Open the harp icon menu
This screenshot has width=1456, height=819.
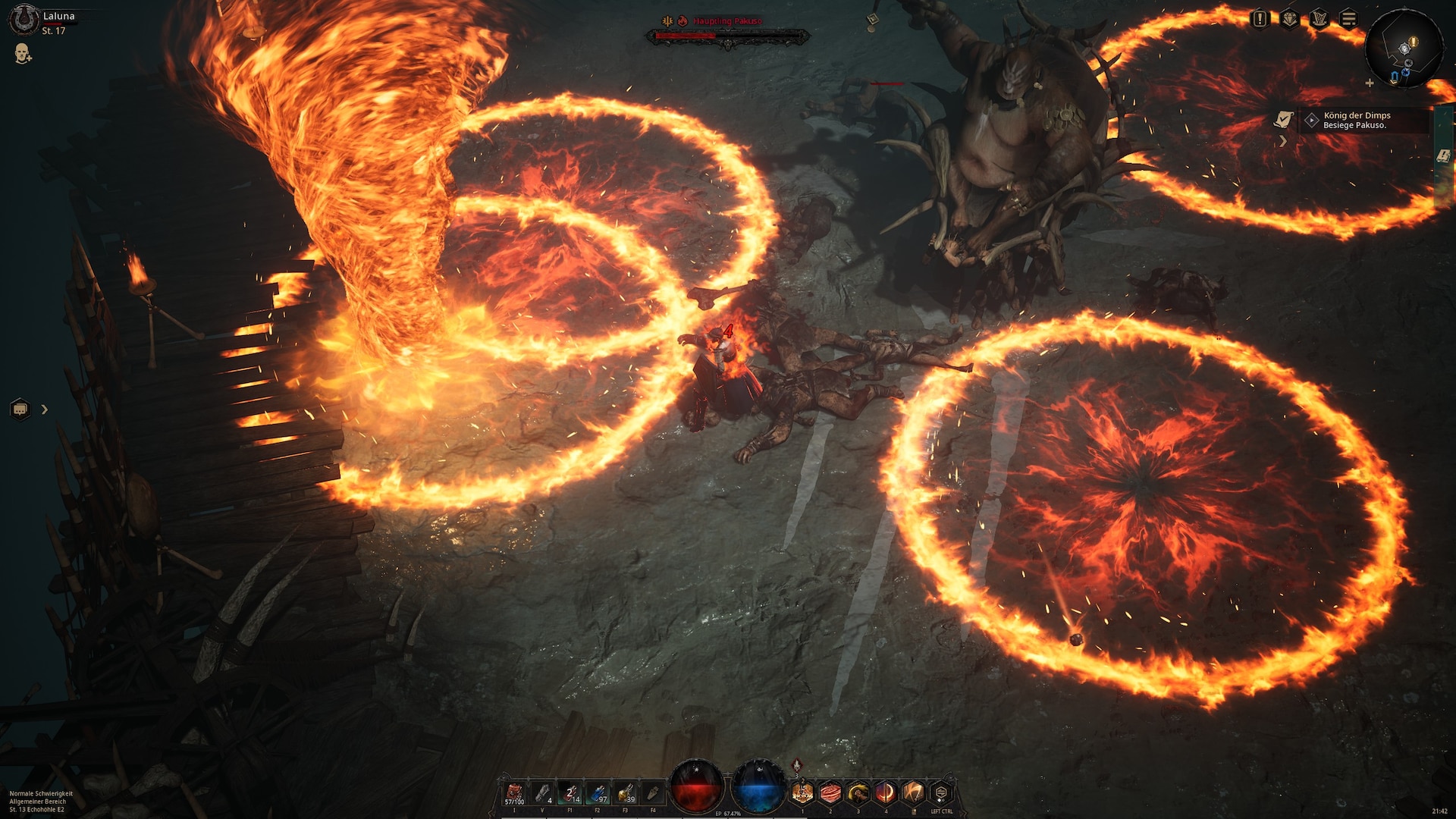point(1319,19)
